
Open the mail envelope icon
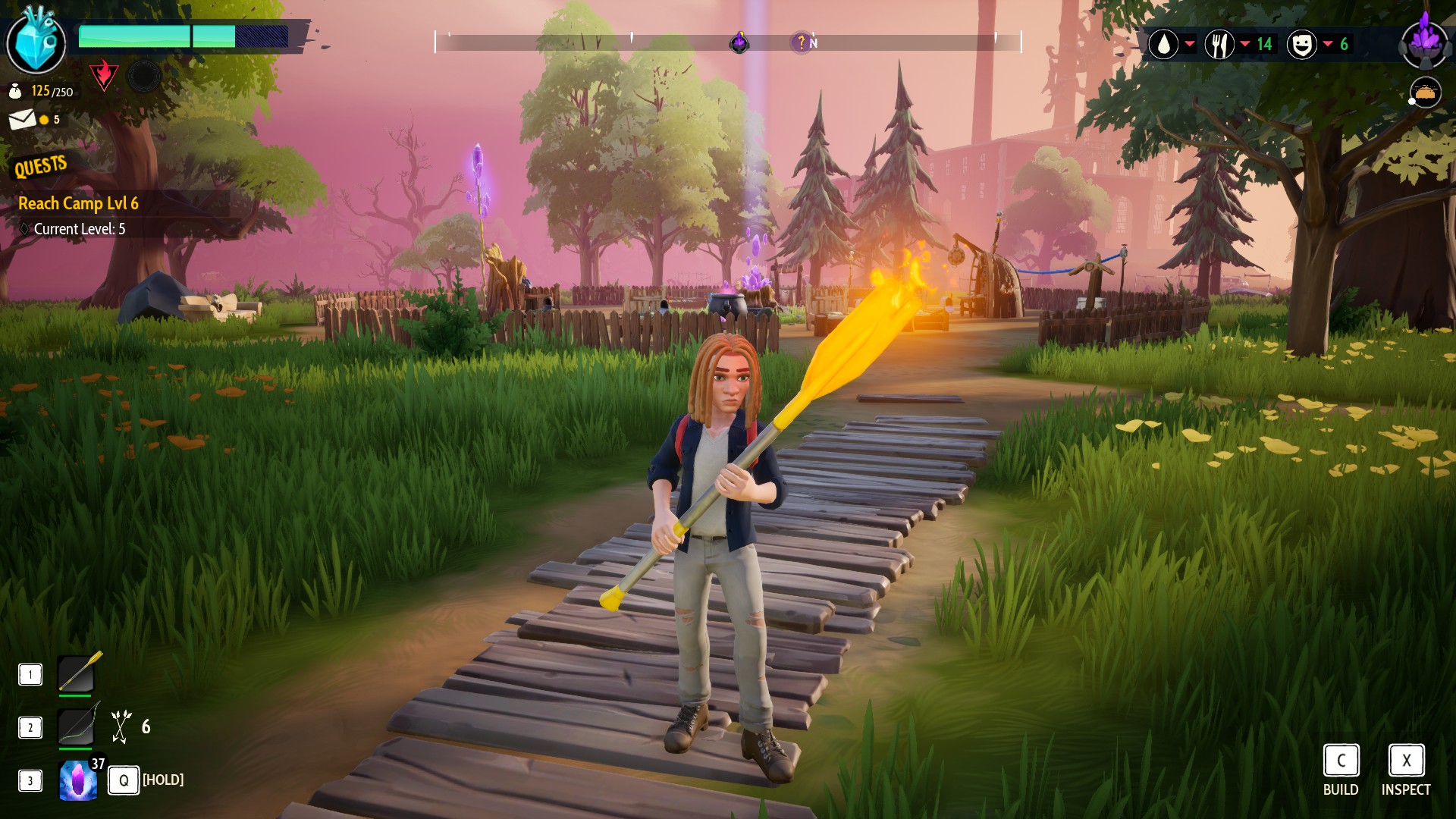pos(22,119)
